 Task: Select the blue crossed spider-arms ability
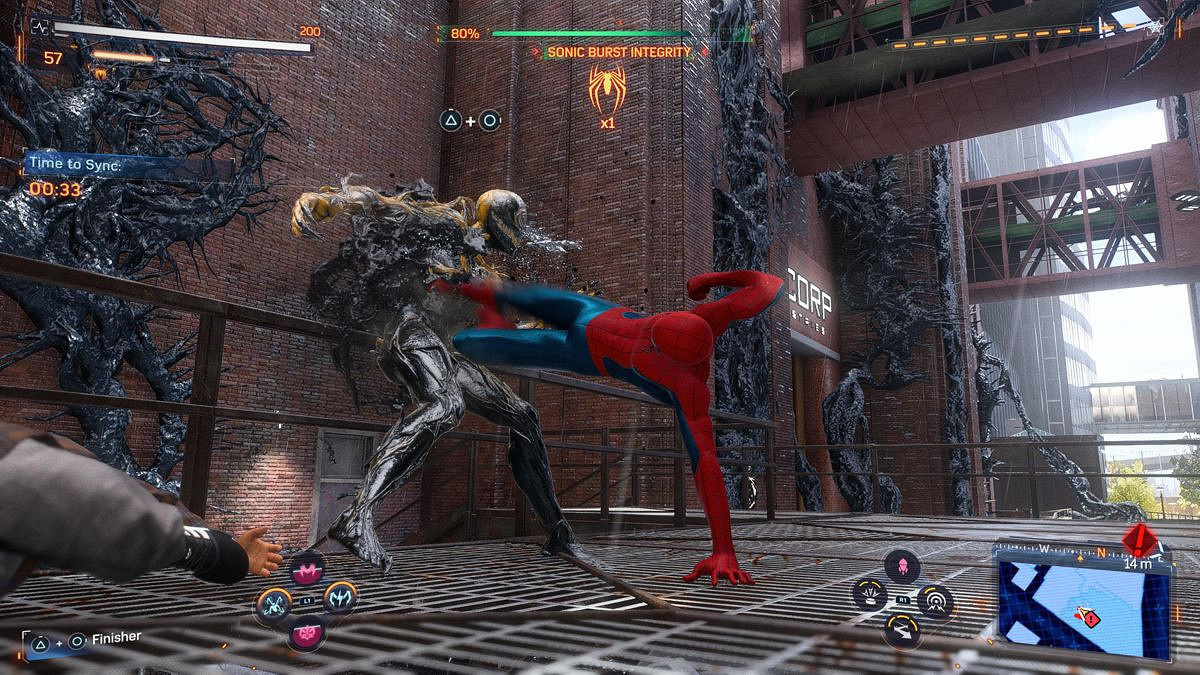pos(273,603)
